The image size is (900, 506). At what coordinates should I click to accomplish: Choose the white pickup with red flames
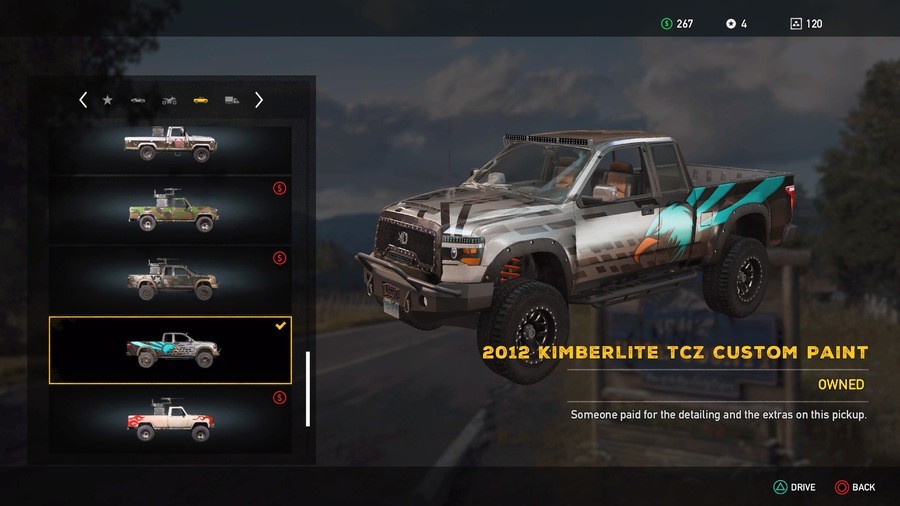170,421
